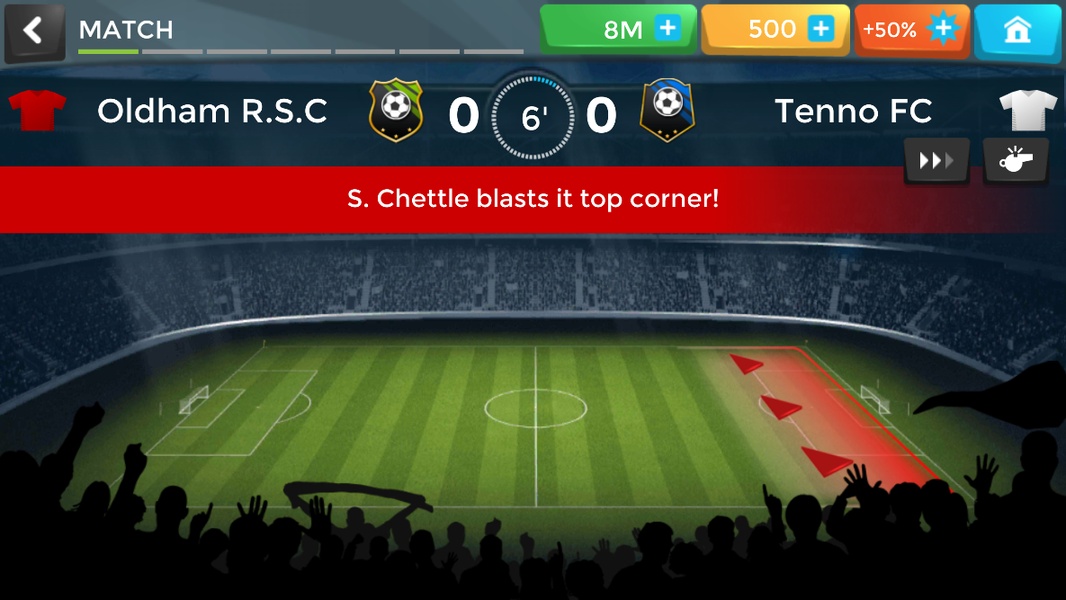Go back using the arrow button
Viewport: 1066px width, 600px height.
(34, 31)
